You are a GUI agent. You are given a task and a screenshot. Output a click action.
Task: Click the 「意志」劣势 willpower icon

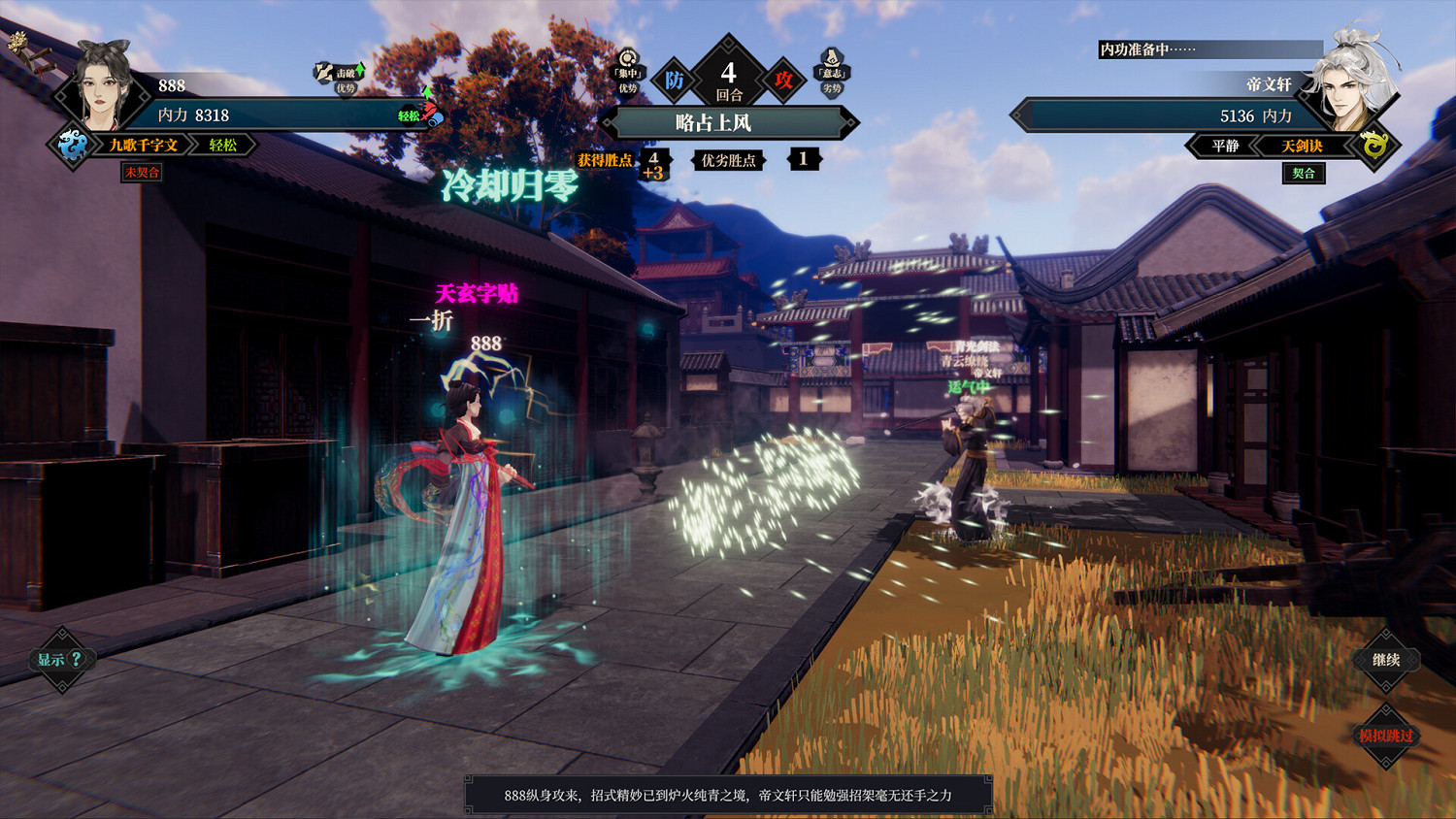(830, 71)
